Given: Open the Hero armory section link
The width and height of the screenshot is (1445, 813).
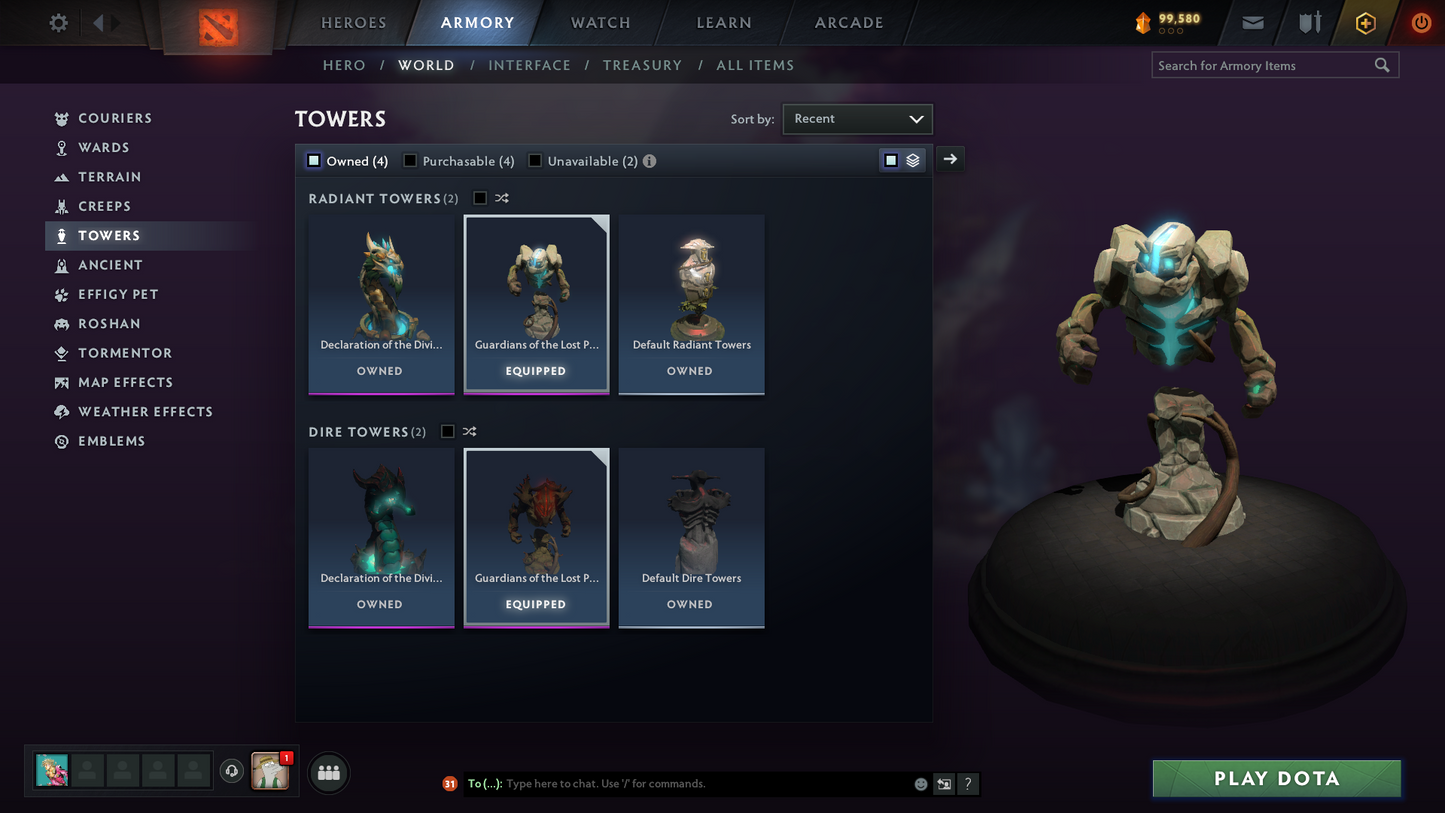Looking at the screenshot, I should 344,65.
